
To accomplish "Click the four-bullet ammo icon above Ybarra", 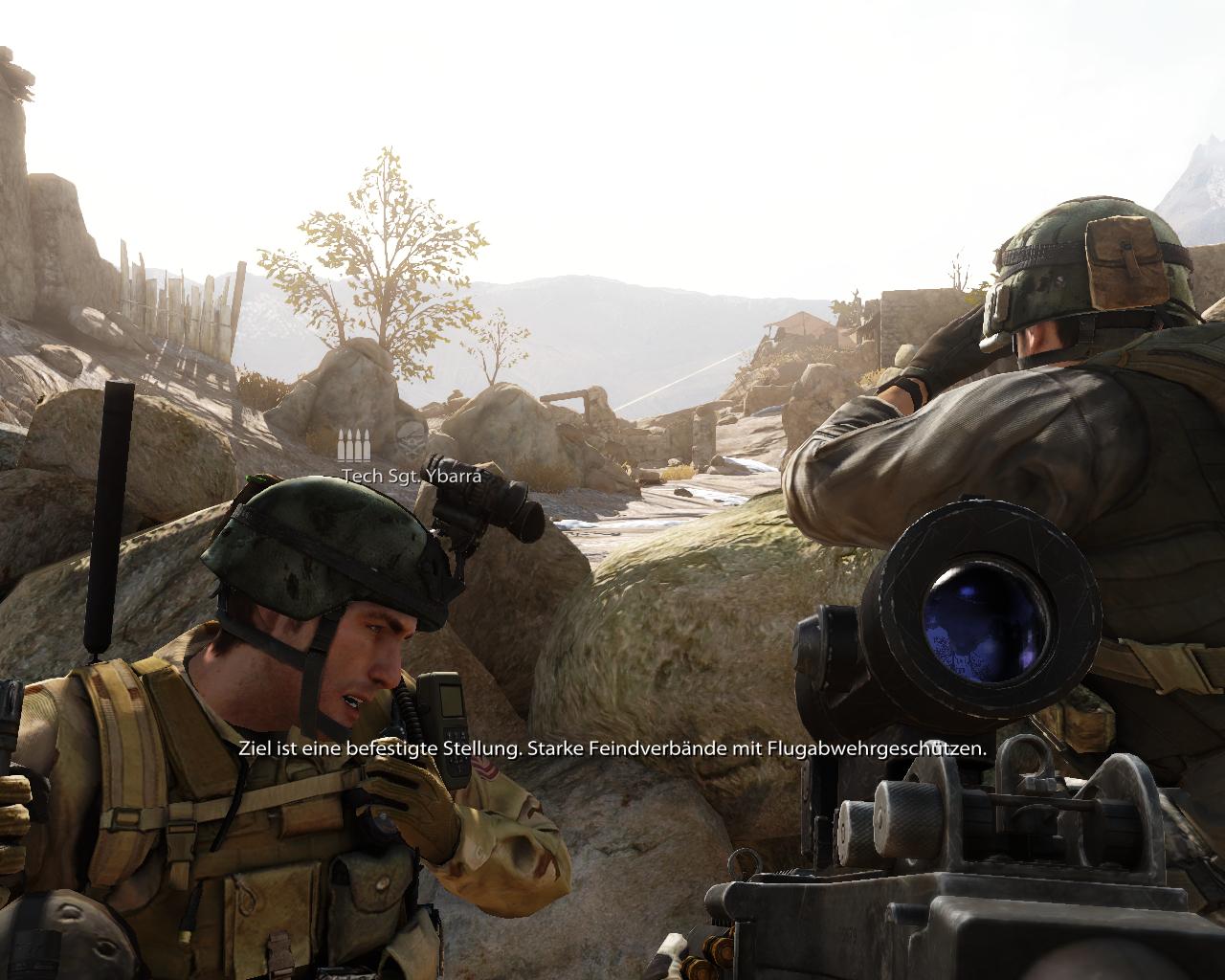I will click(353, 446).
